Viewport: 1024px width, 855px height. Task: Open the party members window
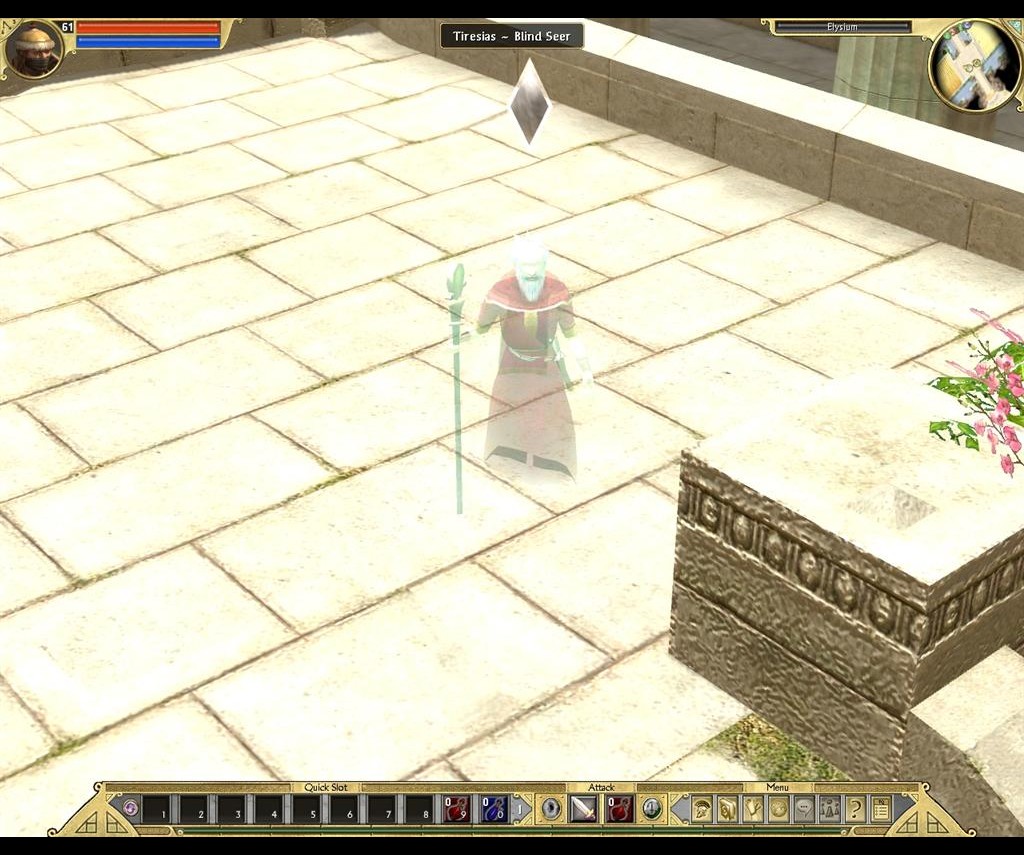click(829, 808)
